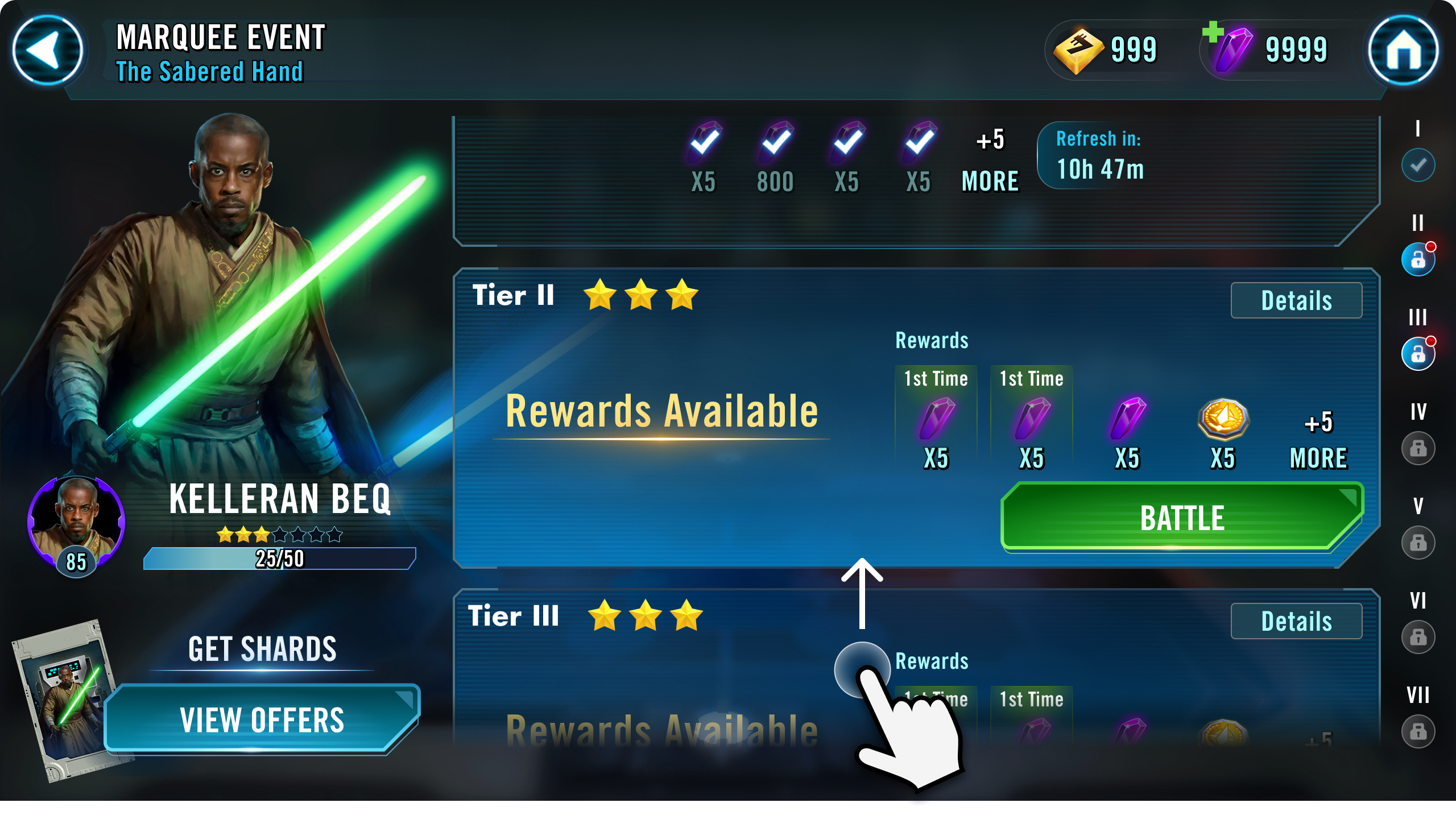Click the home icon in top right corner
Viewport: 1456px width, 819px height.
coord(1405,51)
